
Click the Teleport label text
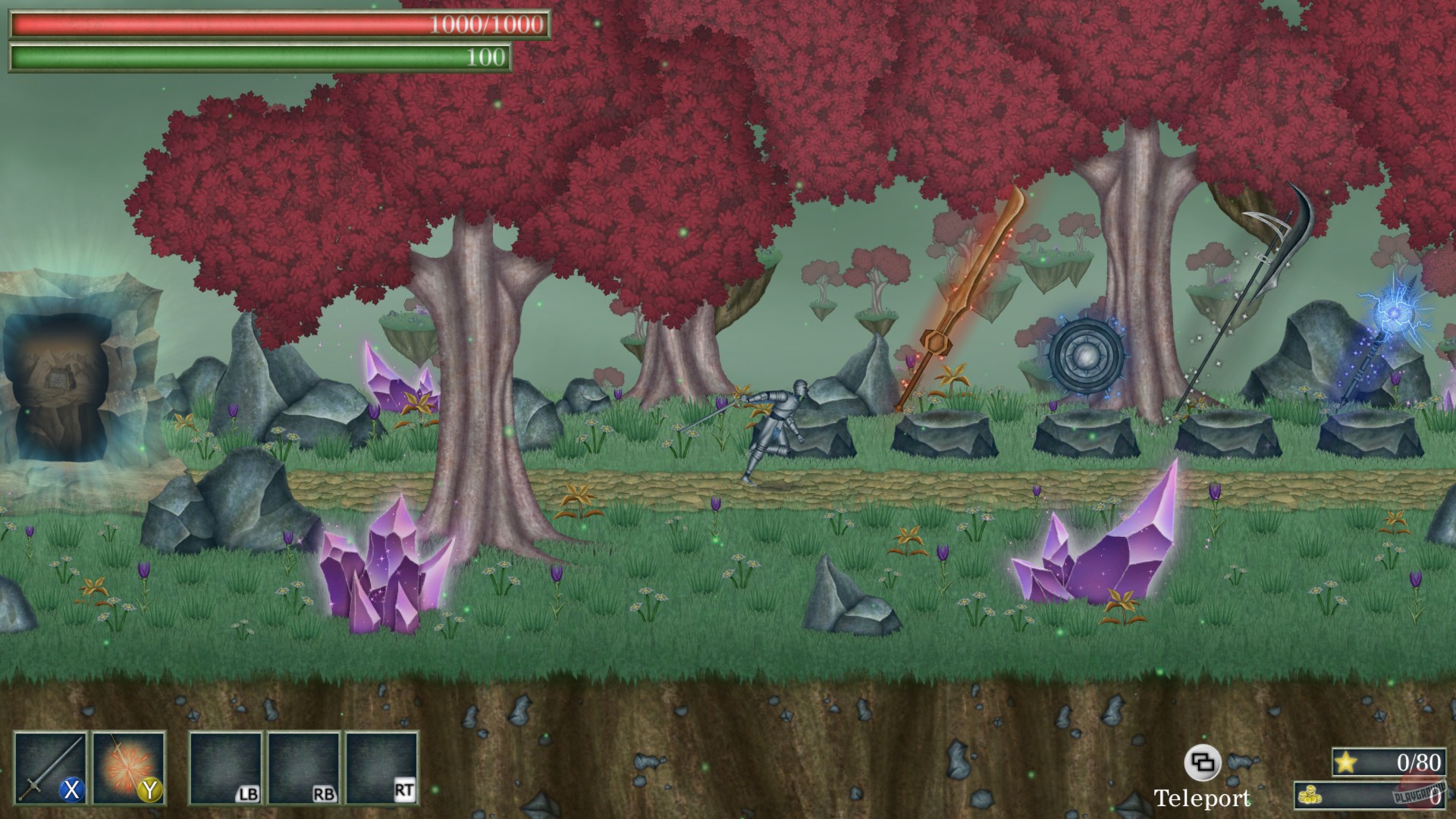coord(1204,798)
